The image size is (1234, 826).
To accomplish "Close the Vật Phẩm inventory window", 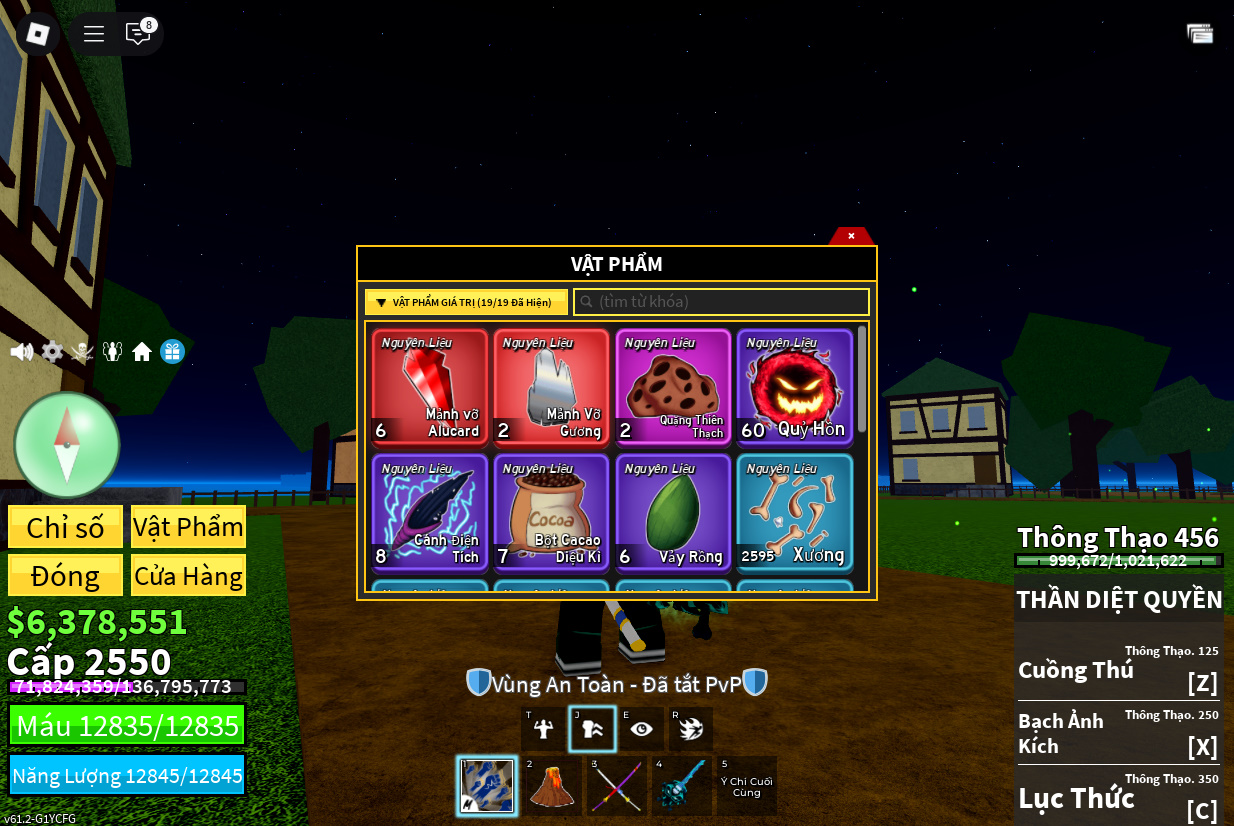I will (851, 236).
